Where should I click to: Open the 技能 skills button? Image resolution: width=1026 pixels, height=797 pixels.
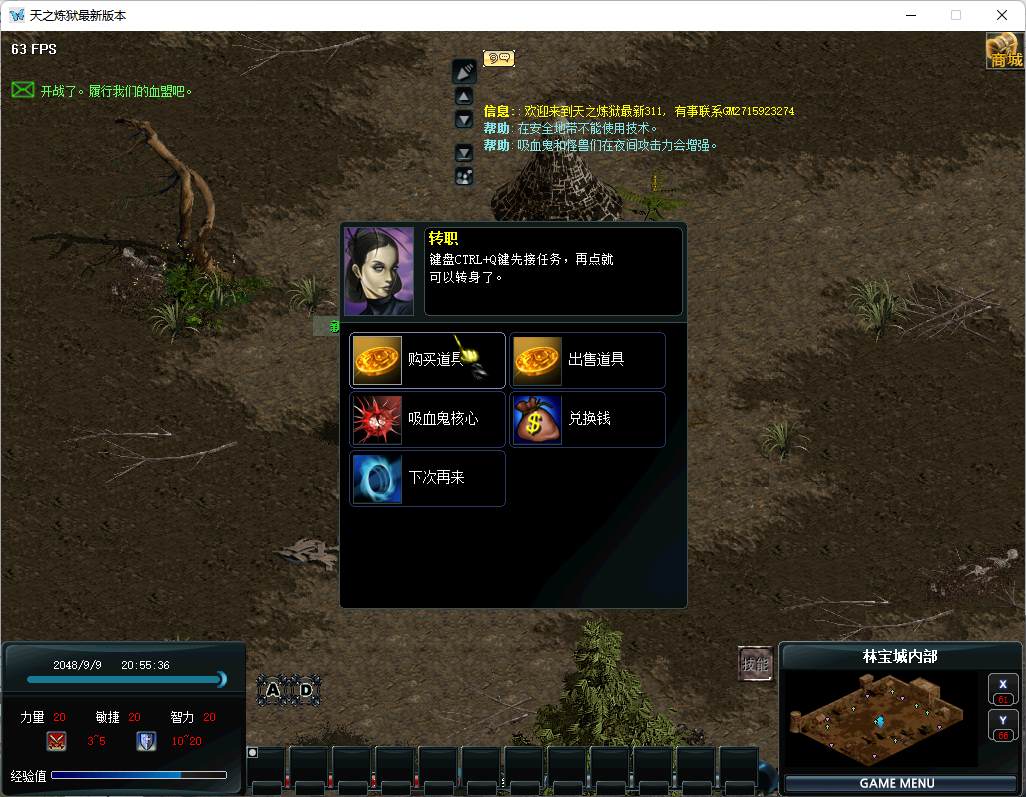coord(755,664)
